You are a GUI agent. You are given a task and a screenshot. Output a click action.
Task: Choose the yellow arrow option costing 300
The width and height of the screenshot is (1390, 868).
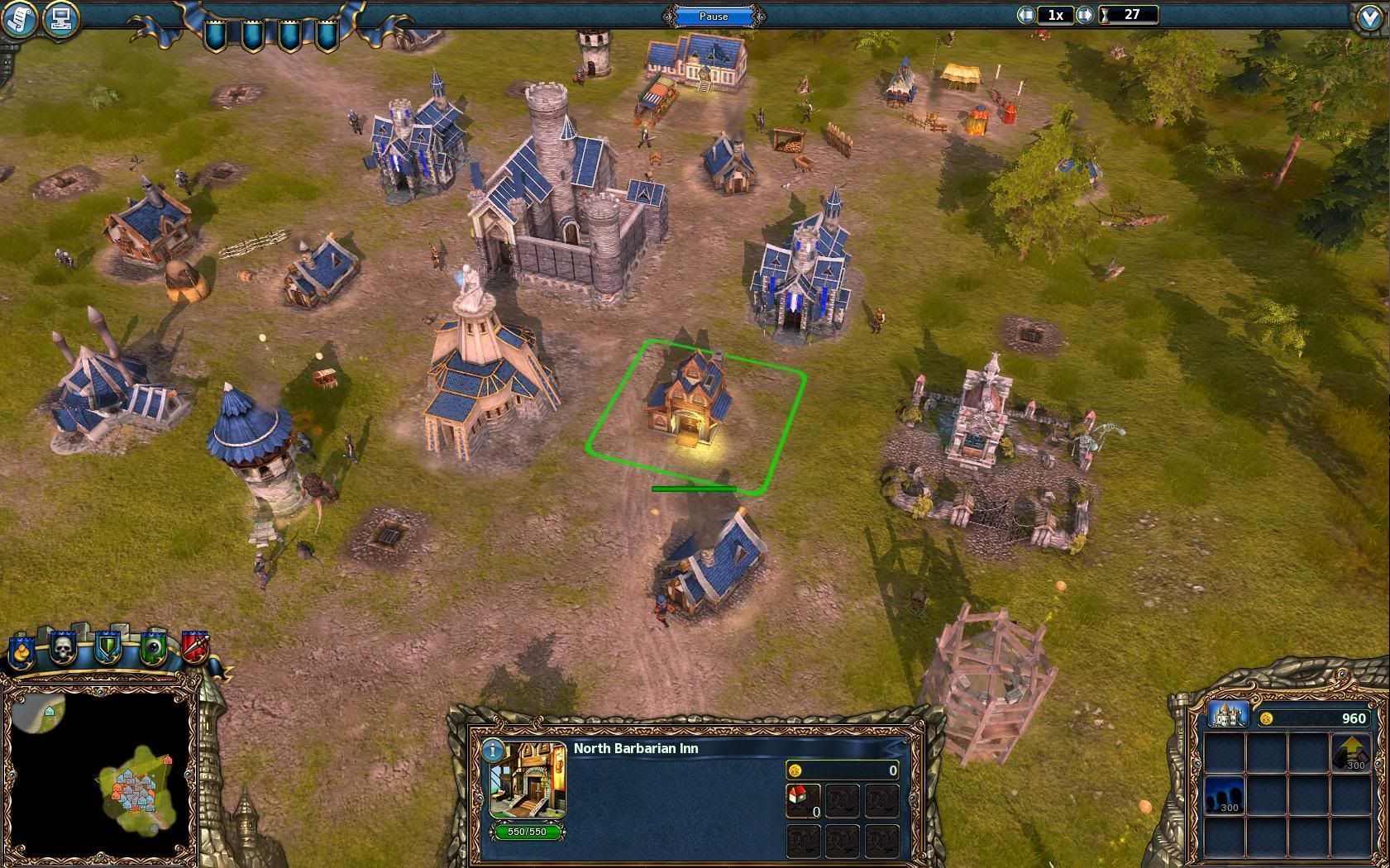(1350, 754)
